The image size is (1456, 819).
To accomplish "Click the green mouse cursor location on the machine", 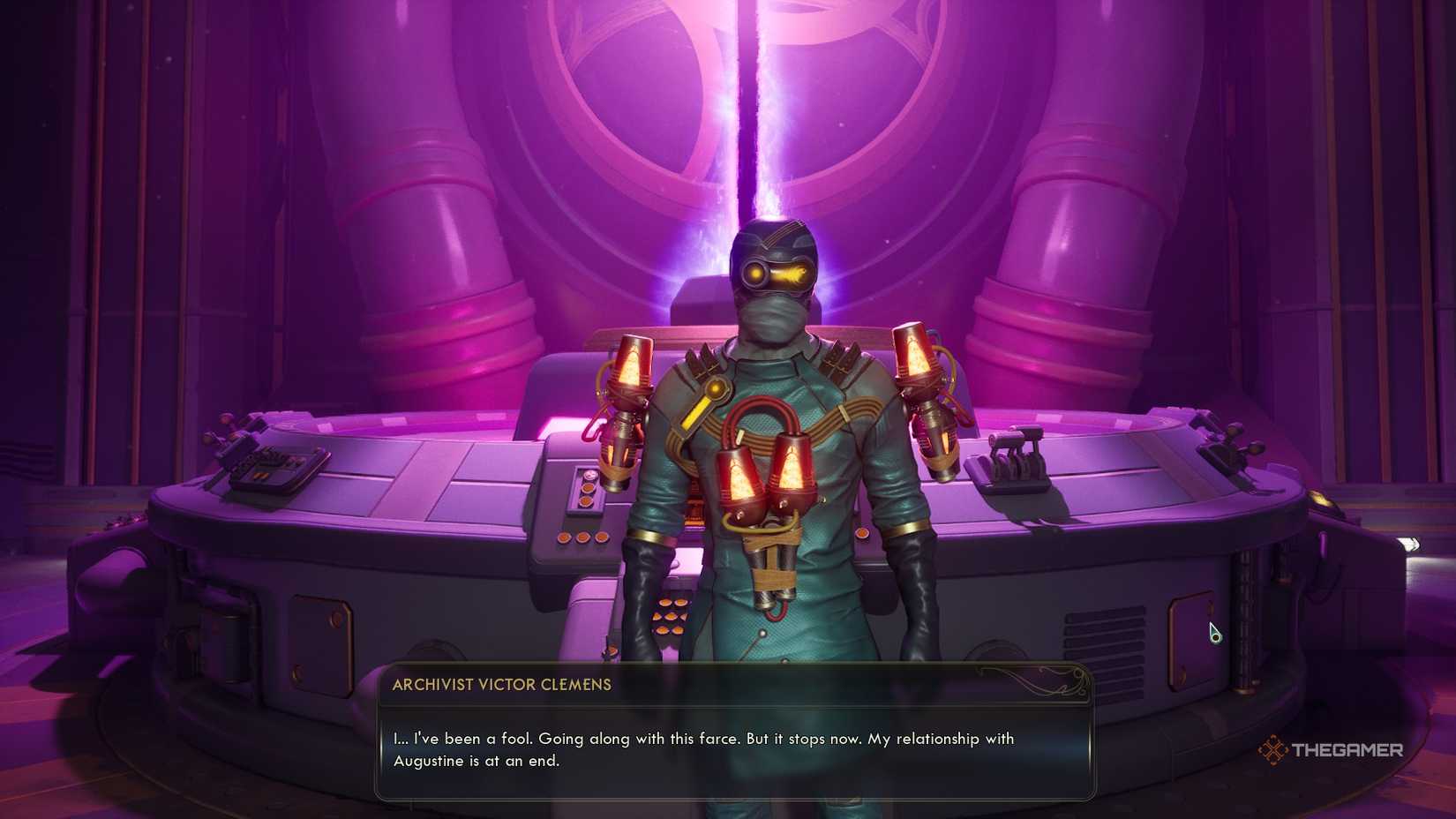I will coord(1214,632).
